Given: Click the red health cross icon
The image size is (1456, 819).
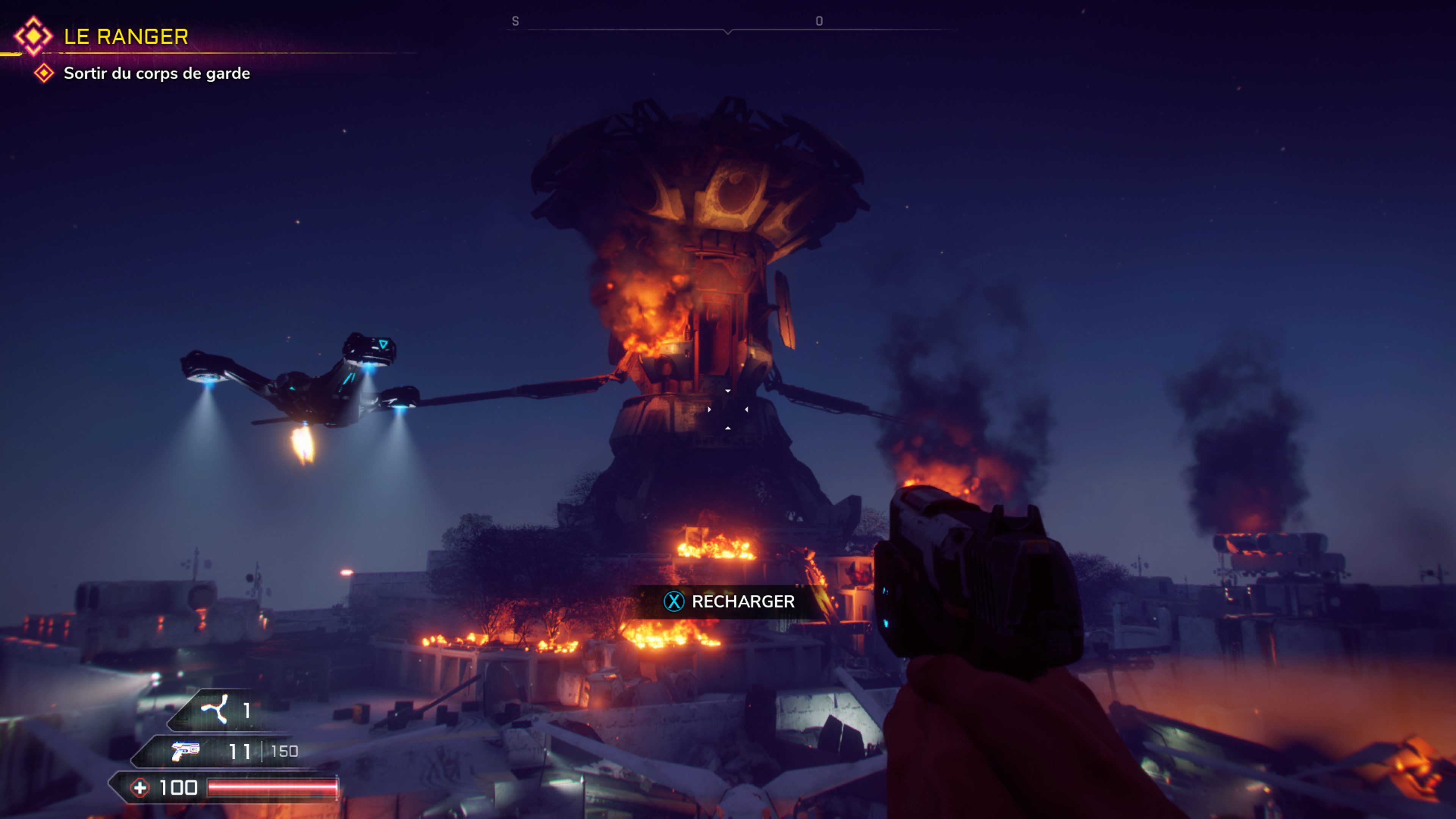Looking at the screenshot, I should click(140, 788).
